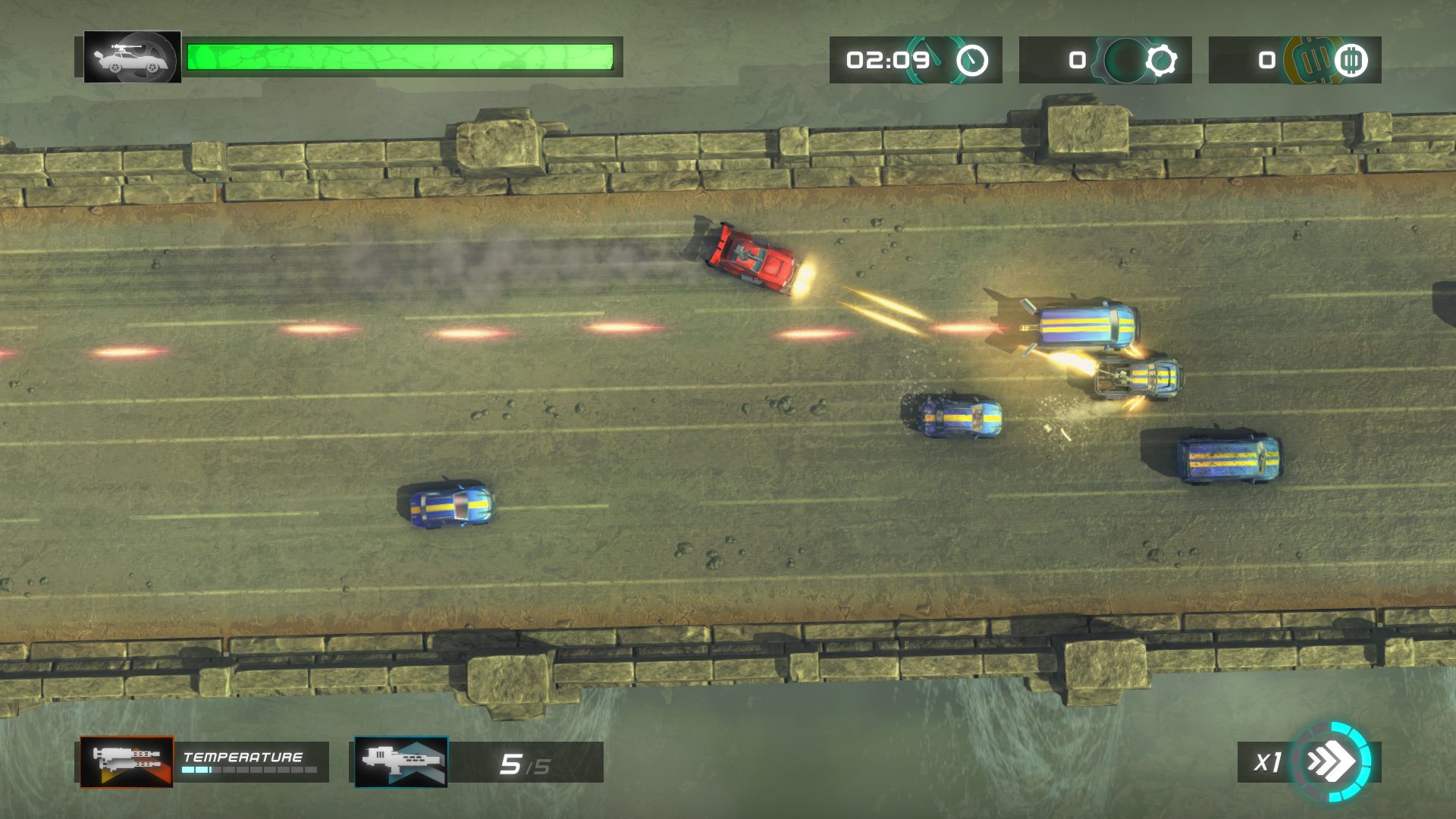
Task: Click the stopwatch timer icon
Action: 971,60
